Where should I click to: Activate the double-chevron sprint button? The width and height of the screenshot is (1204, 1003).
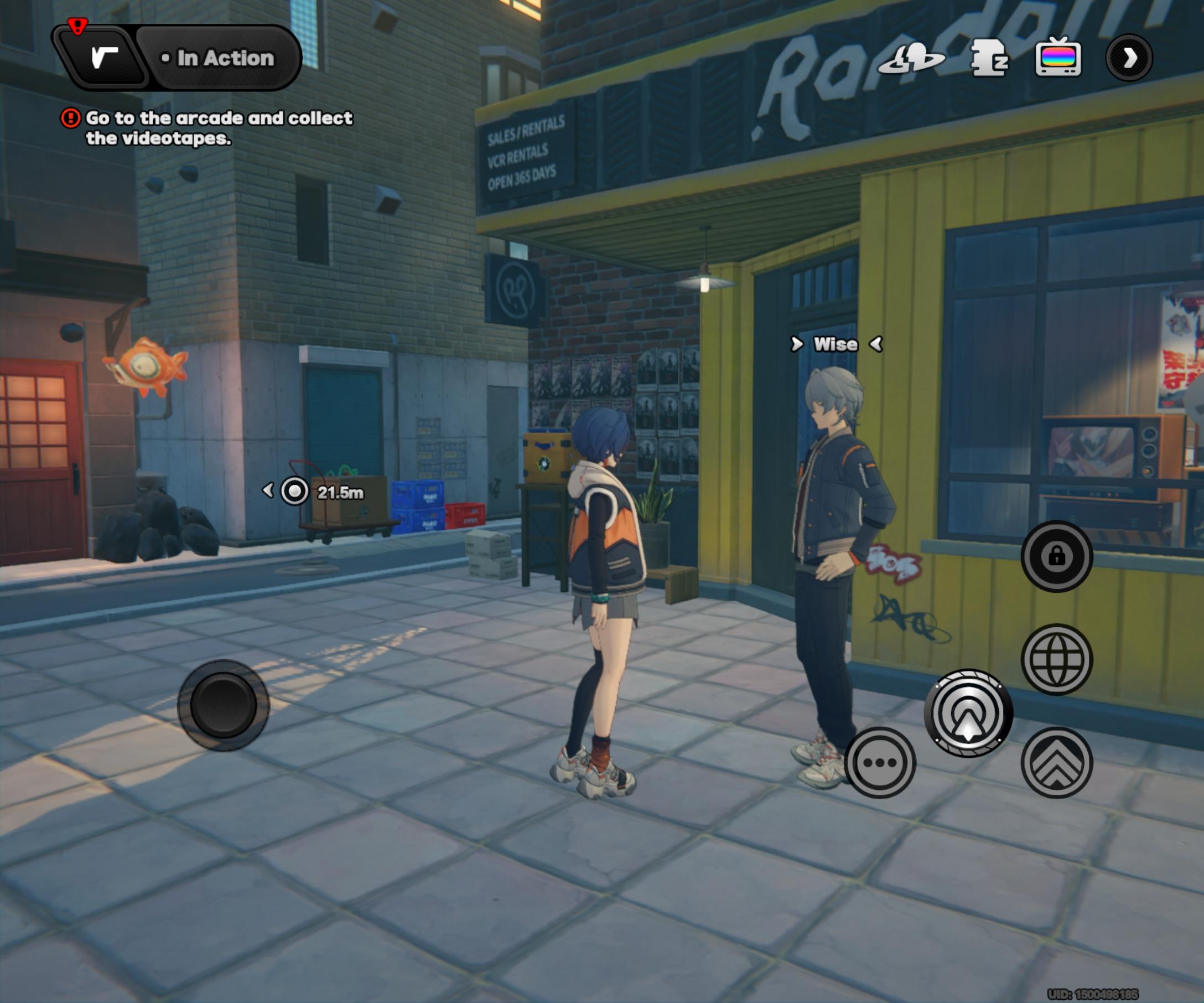(x=1056, y=762)
